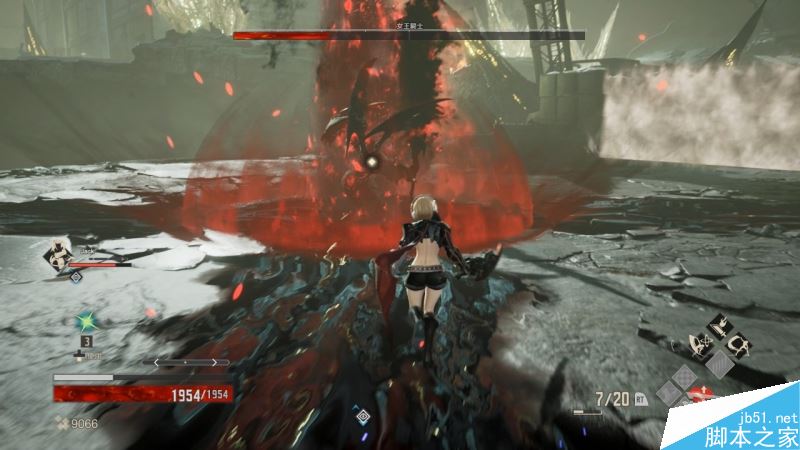
Task: Select the companion portrait icon
Action: pos(58,254)
